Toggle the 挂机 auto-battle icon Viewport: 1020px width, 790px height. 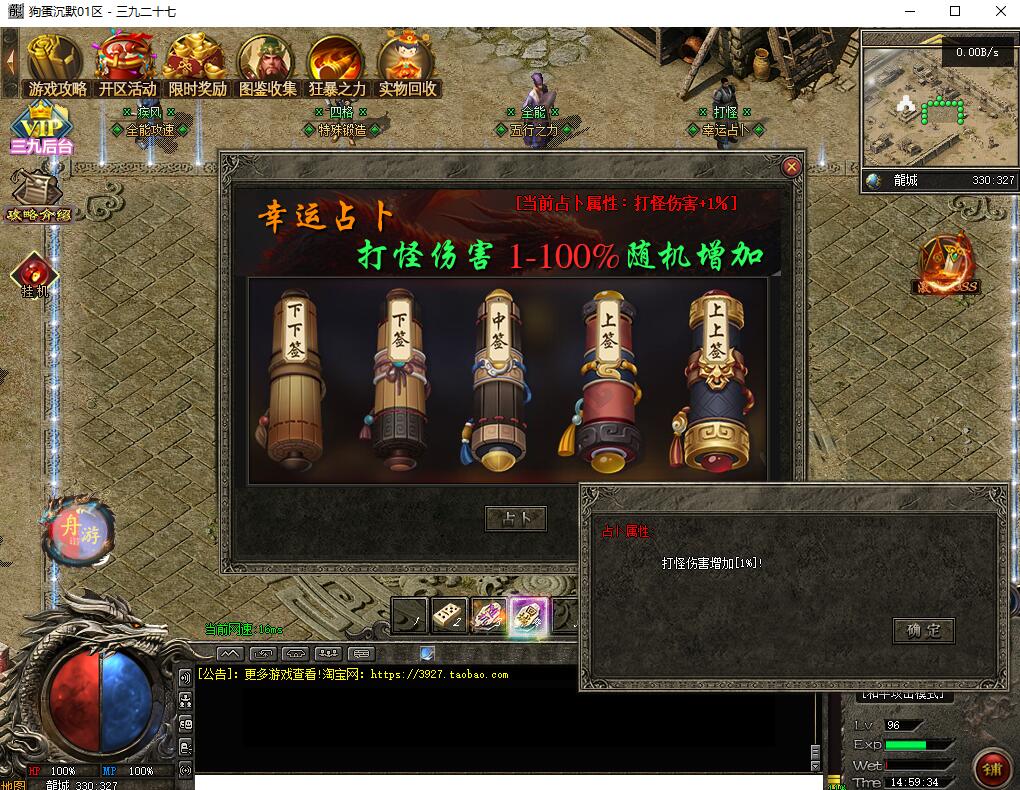(35, 275)
